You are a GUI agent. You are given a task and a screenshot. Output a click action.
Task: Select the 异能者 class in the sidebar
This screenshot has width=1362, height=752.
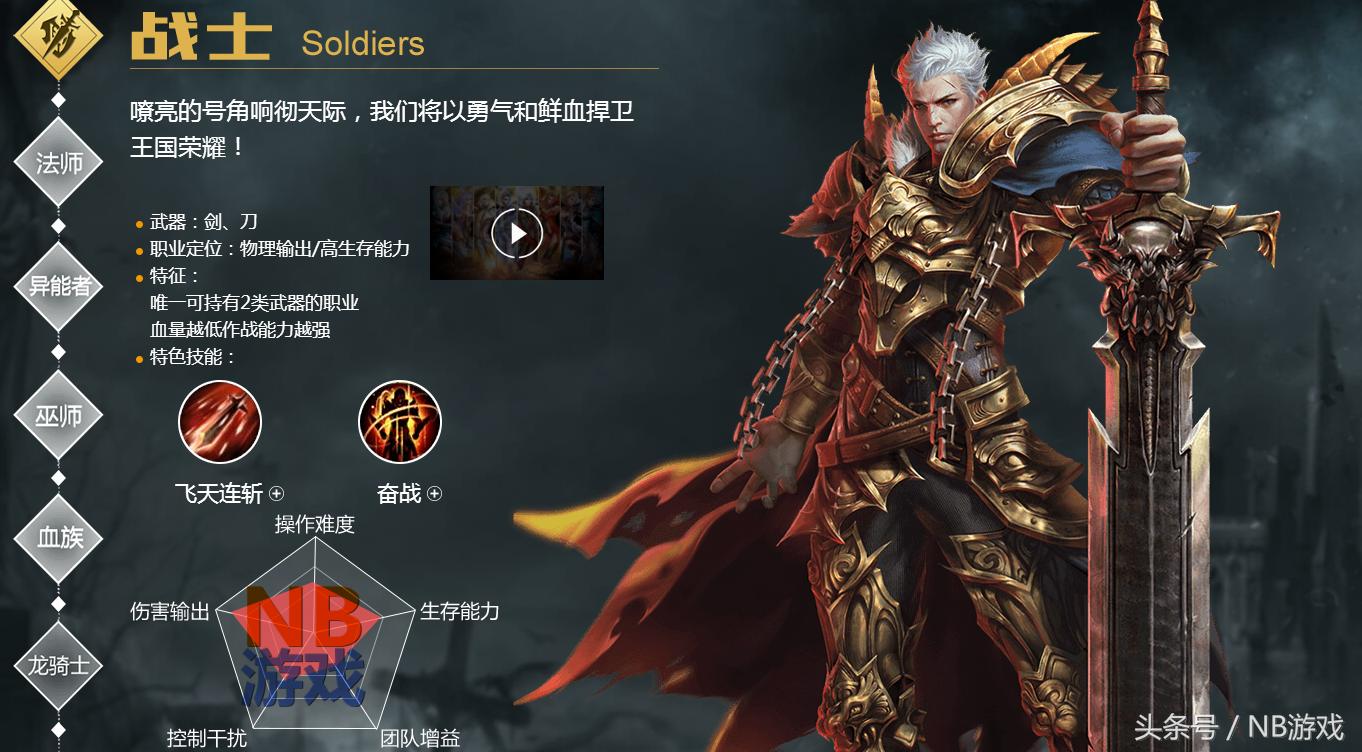coord(58,286)
